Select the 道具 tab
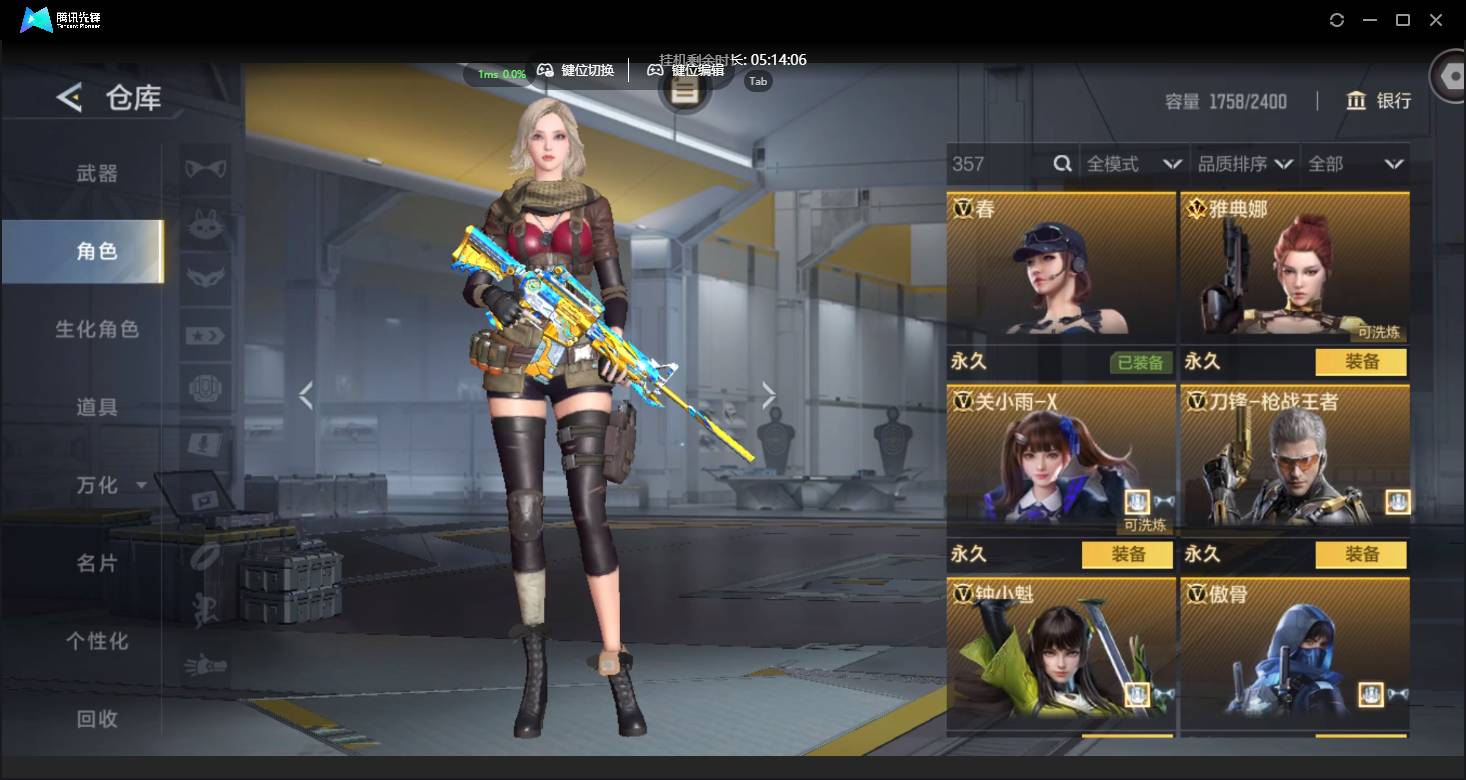 pyautogui.click(x=97, y=407)
